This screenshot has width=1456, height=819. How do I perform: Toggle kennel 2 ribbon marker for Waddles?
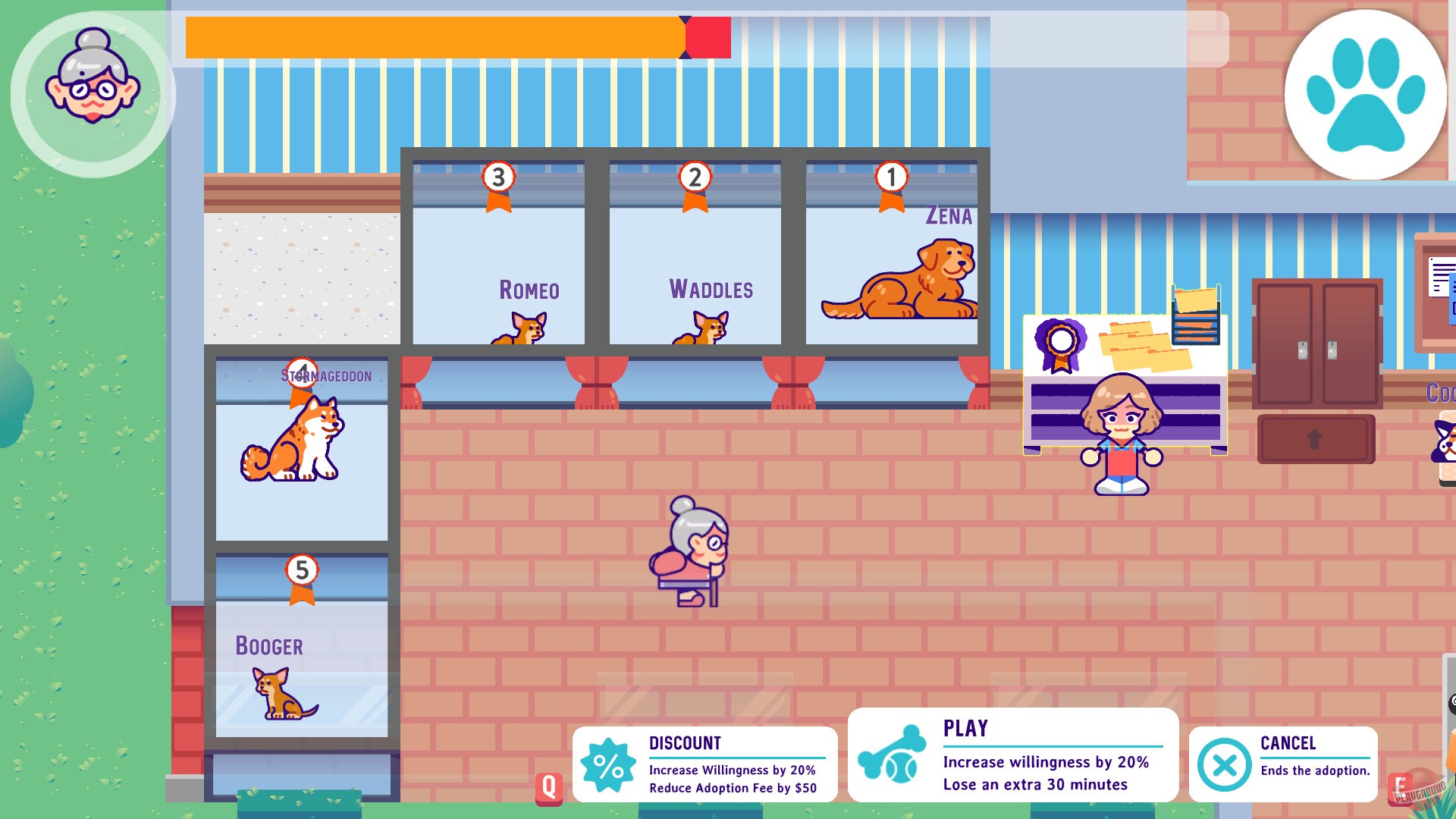pos(694,182)
